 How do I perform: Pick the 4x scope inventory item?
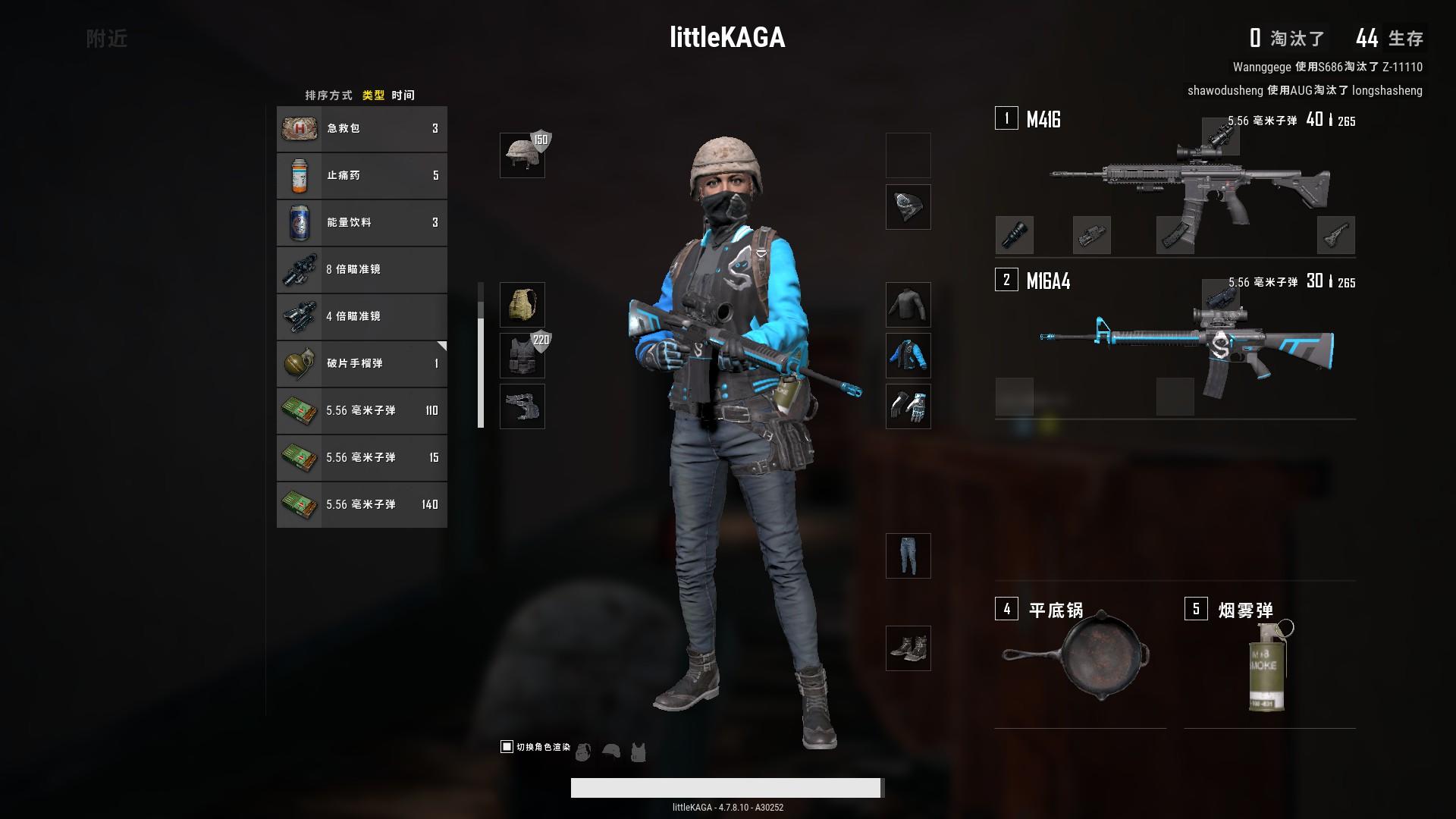(362, 317)
